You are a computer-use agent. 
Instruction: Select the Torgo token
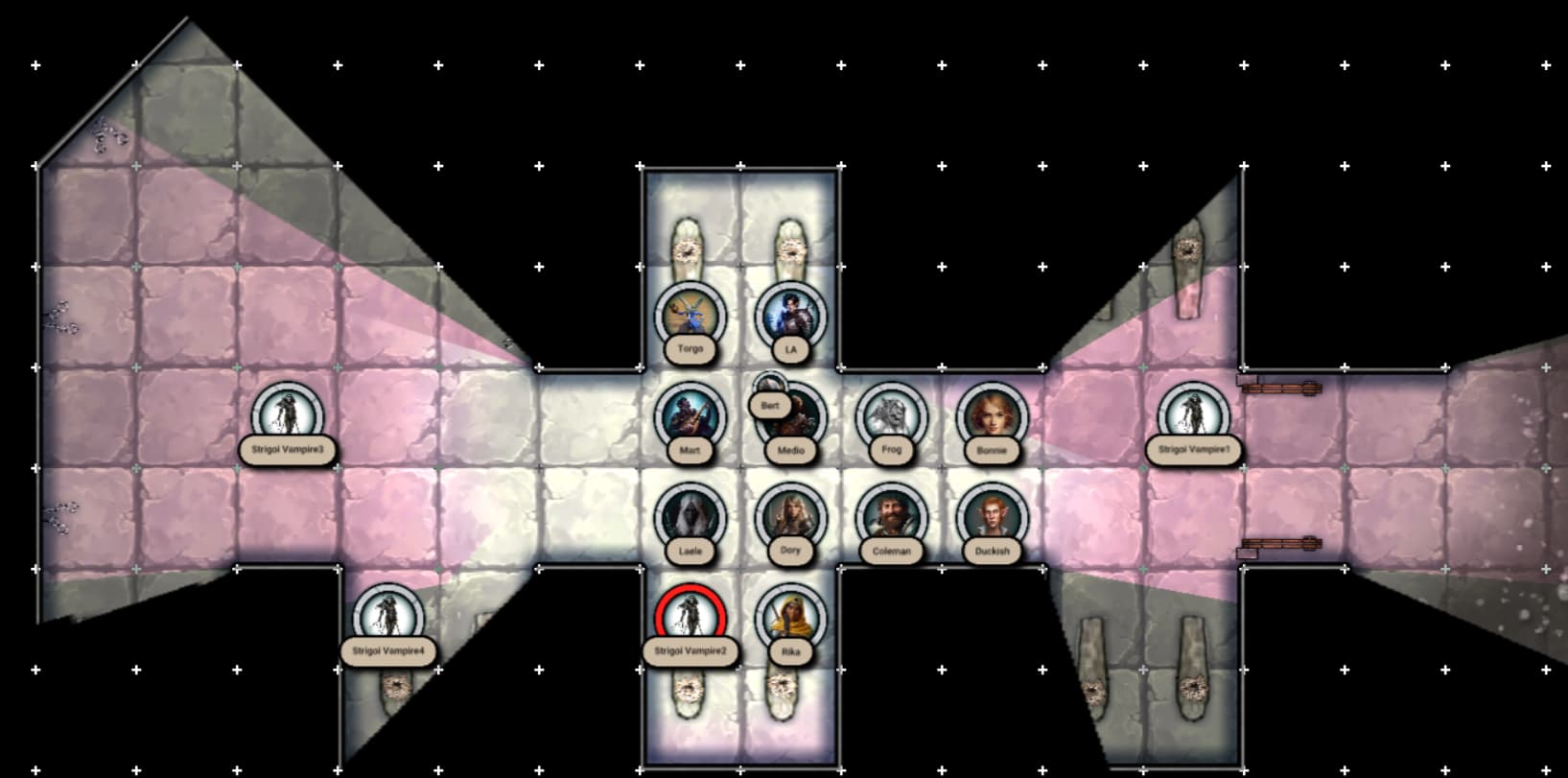(690, 316)
